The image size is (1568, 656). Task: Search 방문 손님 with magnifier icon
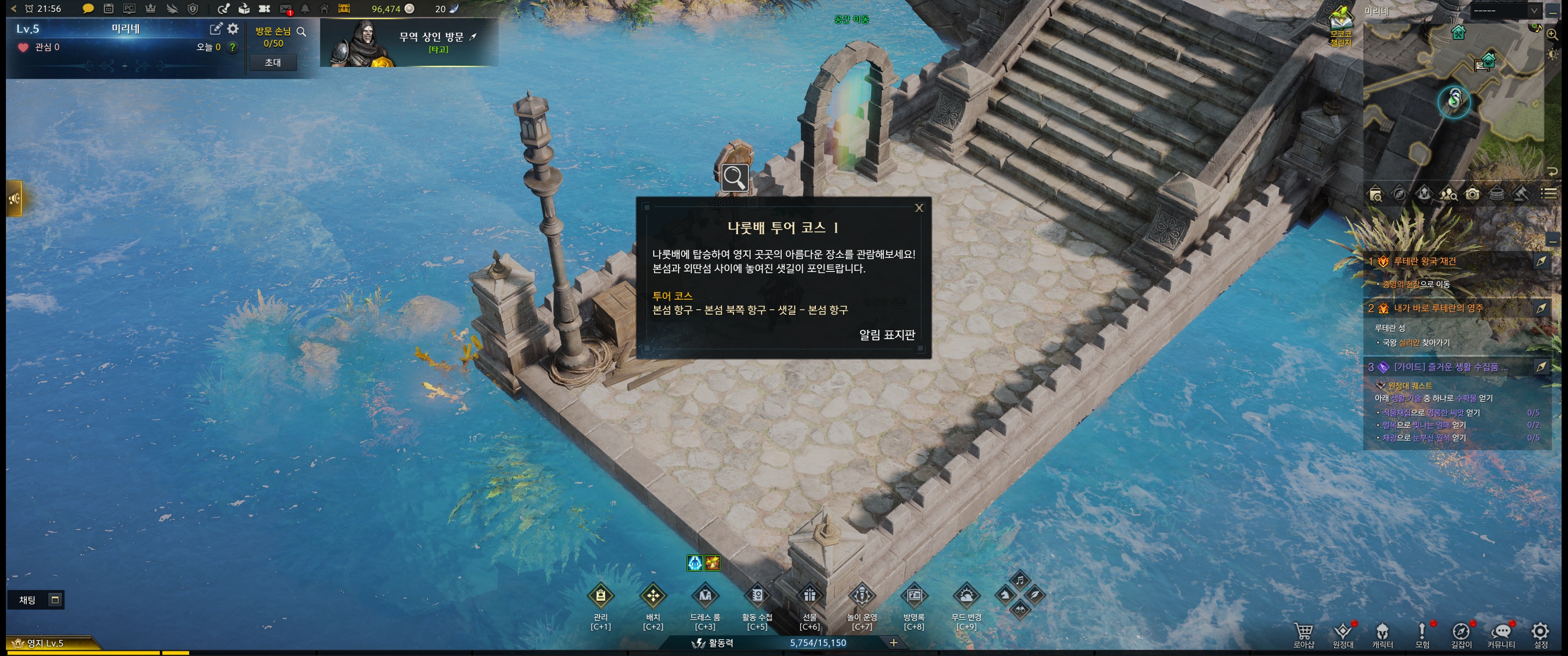[301, 31]
